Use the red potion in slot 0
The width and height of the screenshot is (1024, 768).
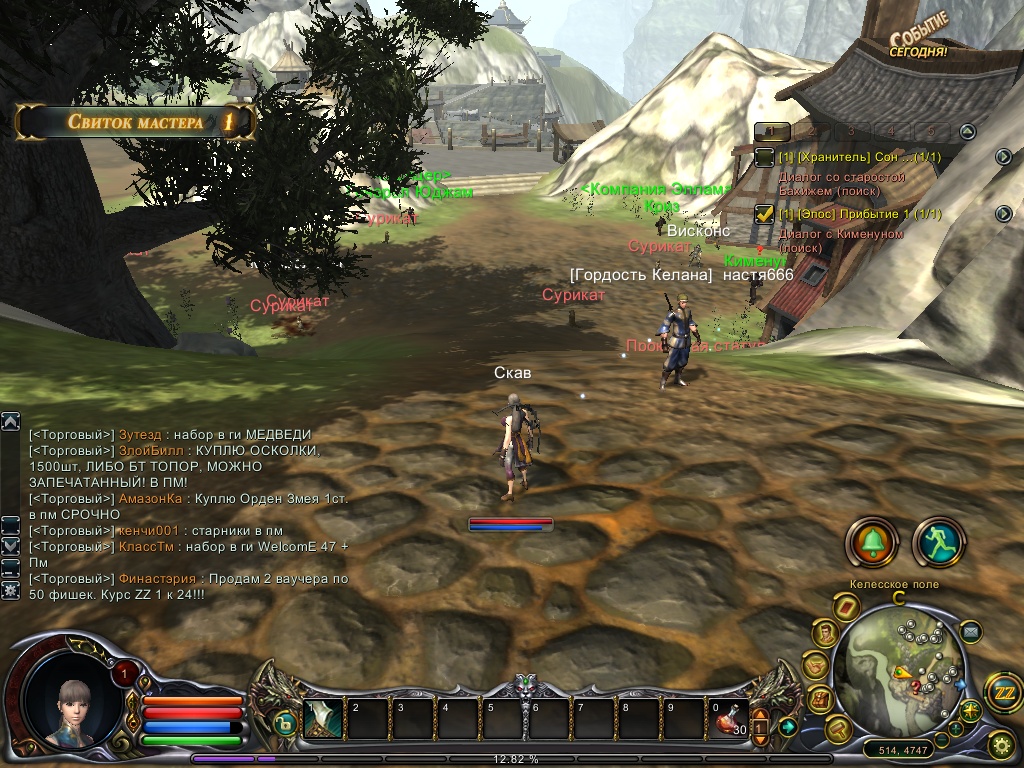730,719
